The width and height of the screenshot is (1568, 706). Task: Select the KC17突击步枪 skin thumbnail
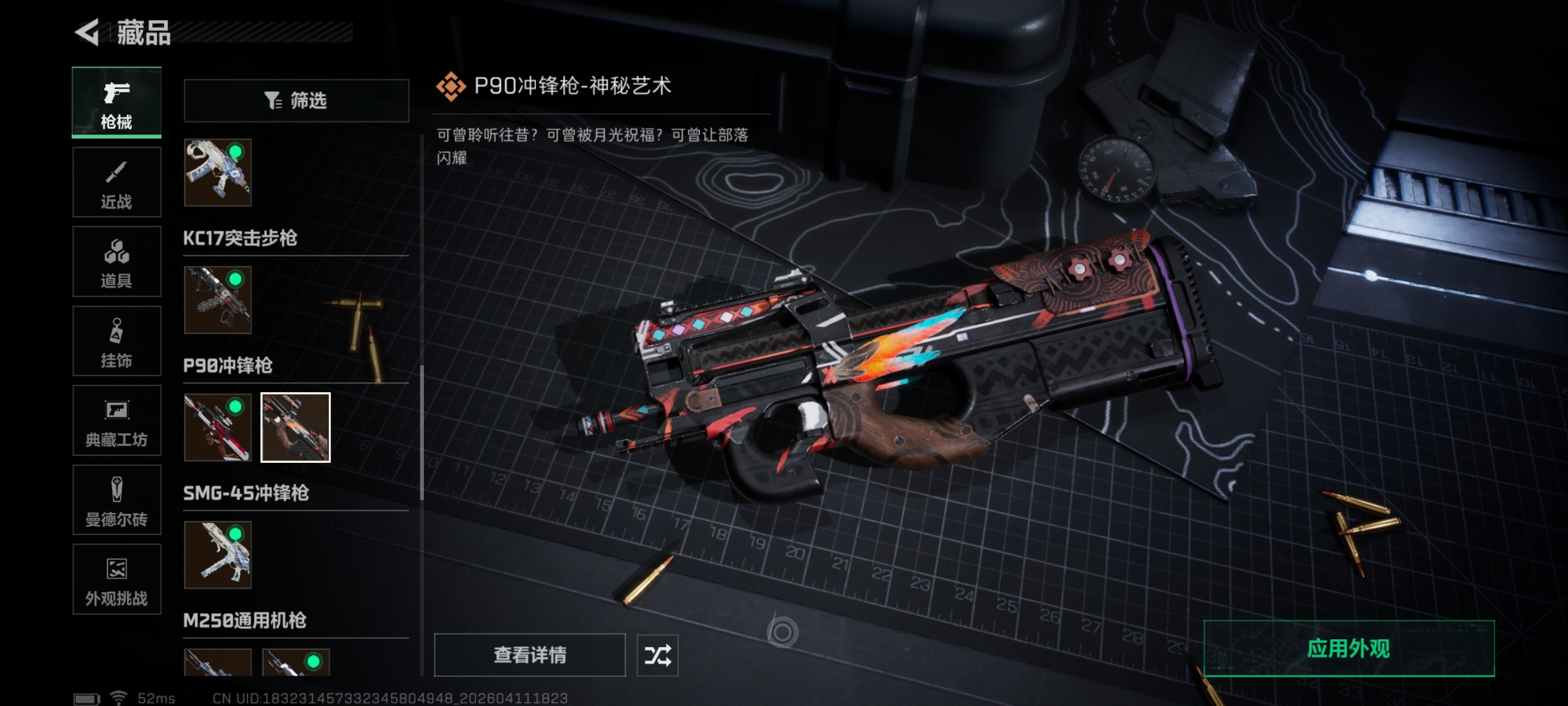click(218, 300)
